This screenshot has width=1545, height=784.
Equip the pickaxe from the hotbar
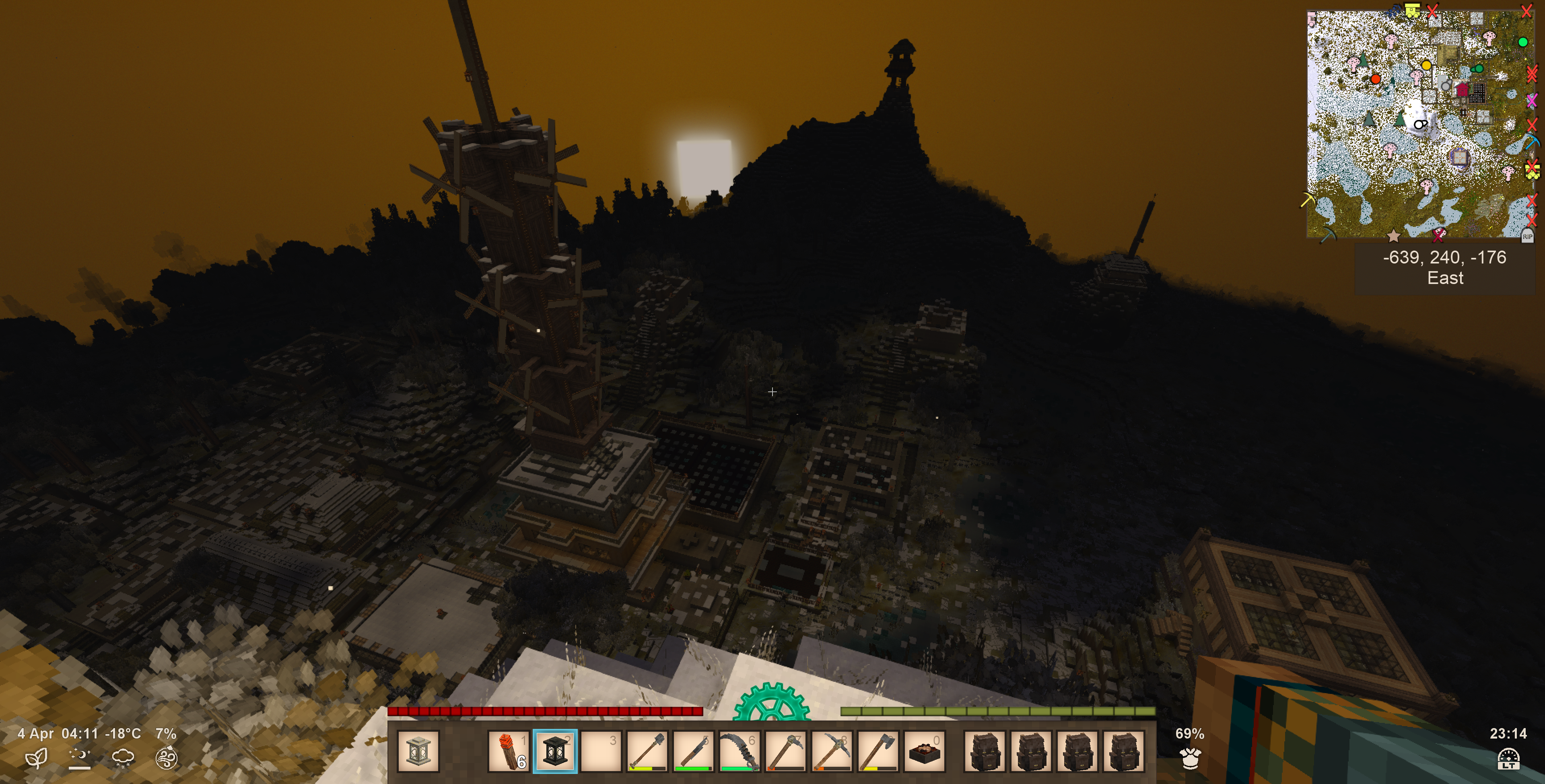point(832,751)
